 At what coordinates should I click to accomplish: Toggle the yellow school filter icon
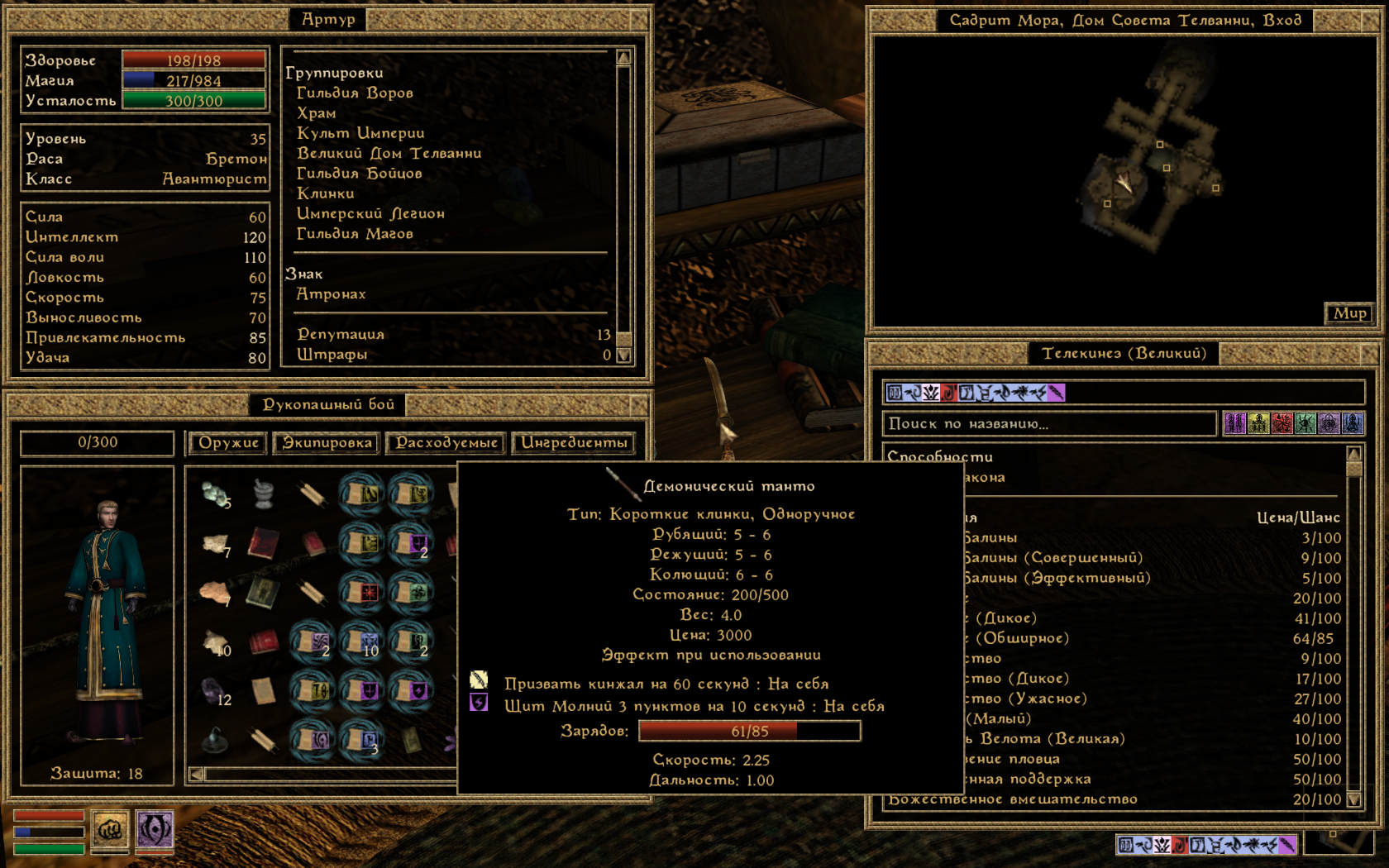[x=1258, y=424]
